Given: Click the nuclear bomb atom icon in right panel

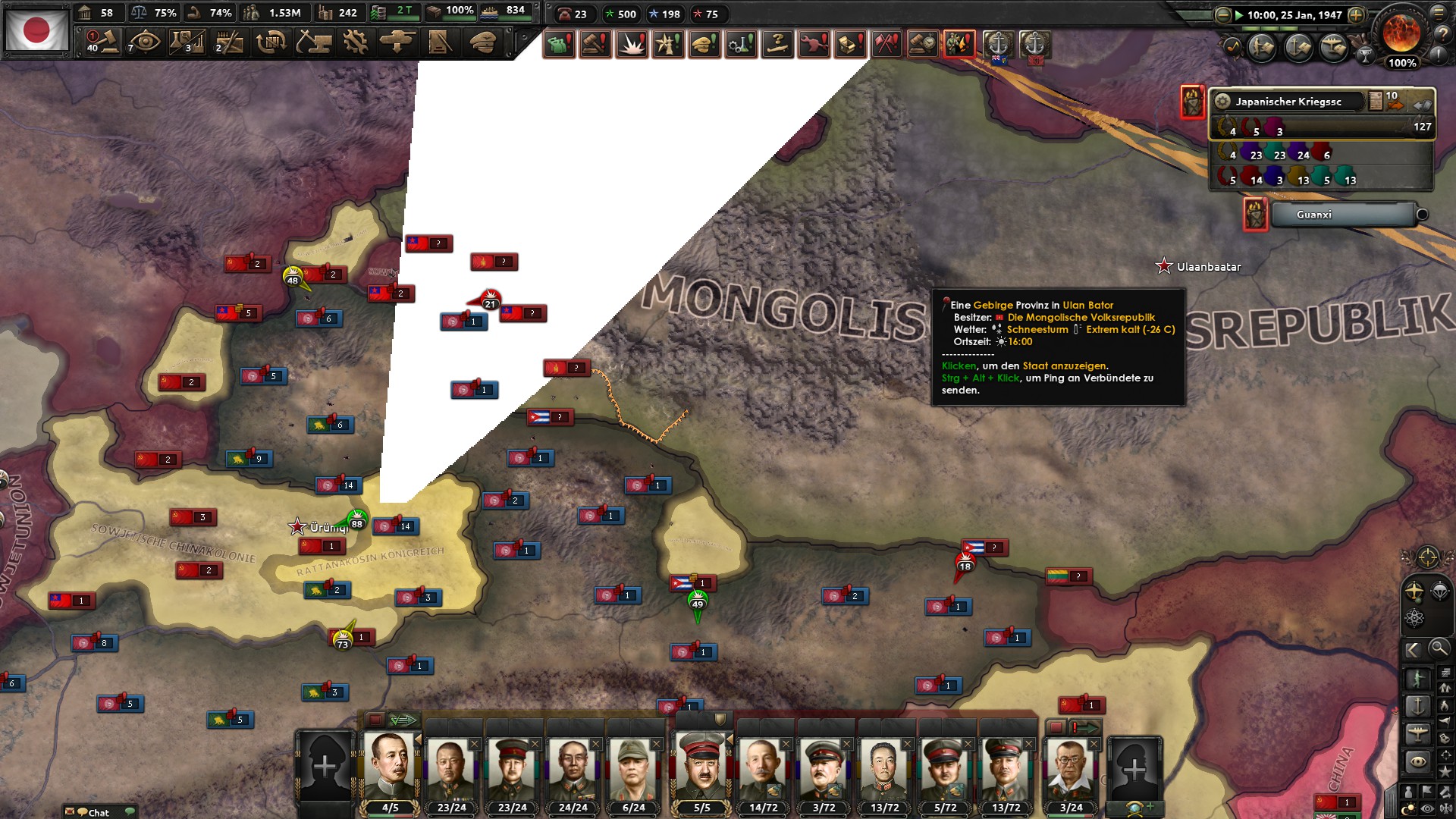Looking at the screenshot, I should pos(1414,617).
